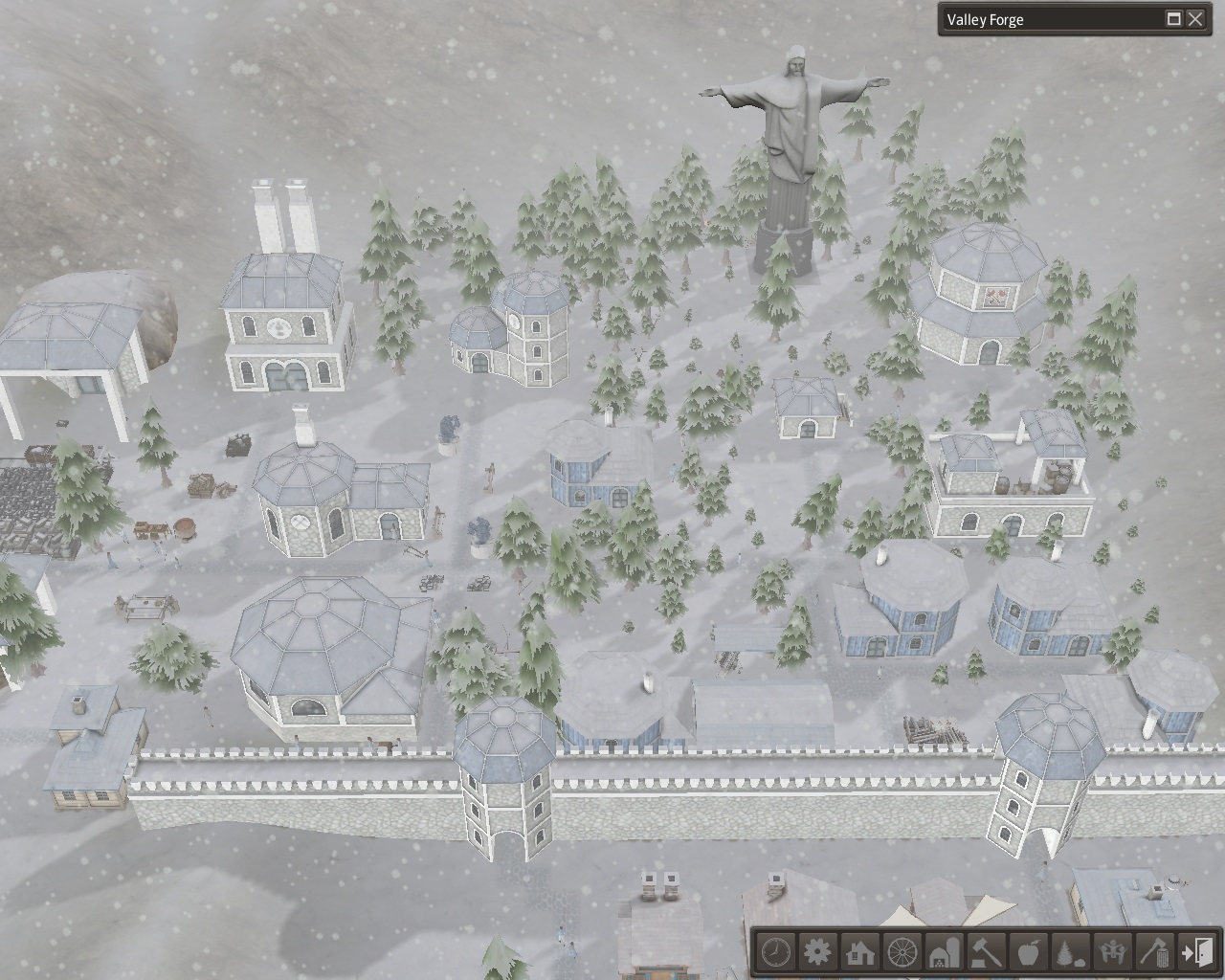Screen dimensions: 1225x980
Task: Open the barn and silo storage menu
Action: (945, 952)
